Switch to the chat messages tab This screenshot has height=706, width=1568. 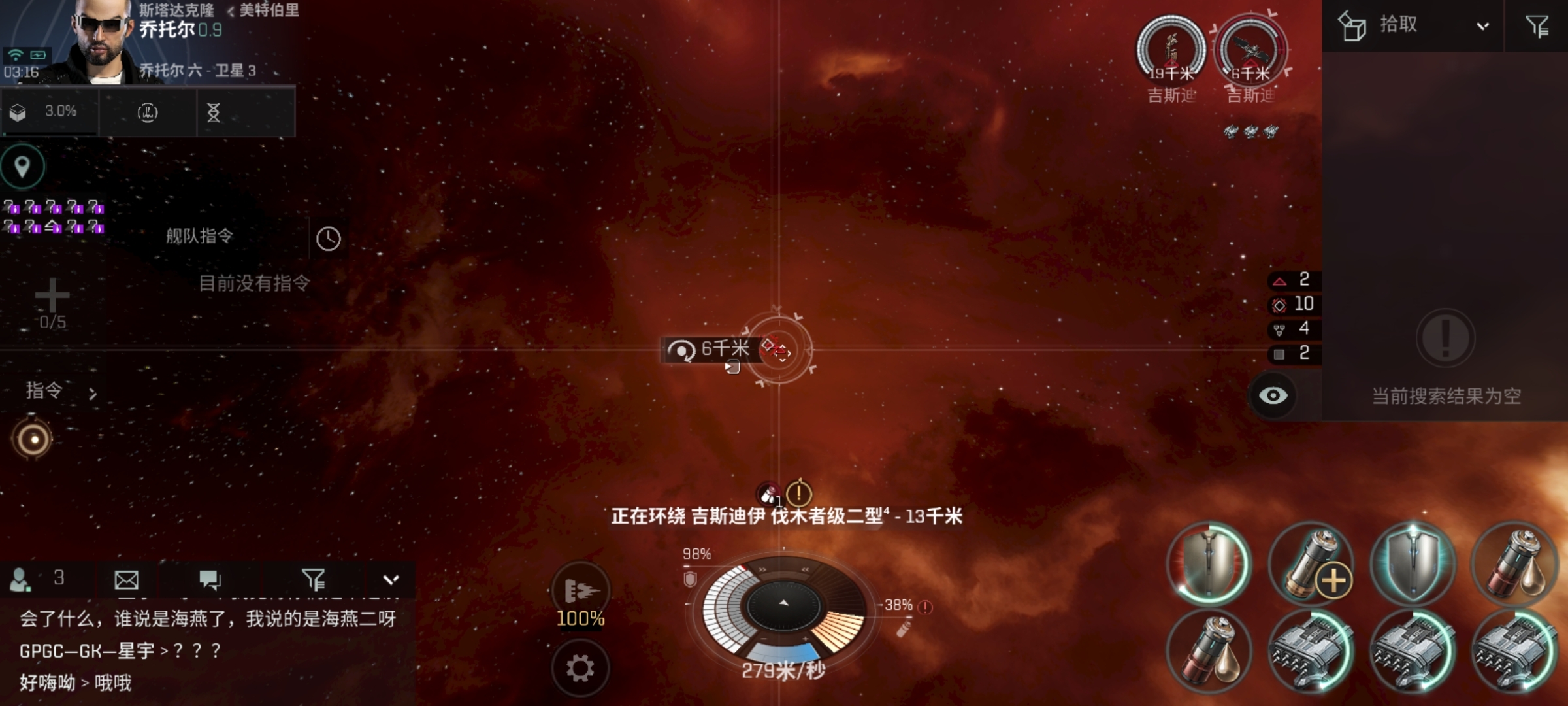pyautogui.click(x=211, y=580)
